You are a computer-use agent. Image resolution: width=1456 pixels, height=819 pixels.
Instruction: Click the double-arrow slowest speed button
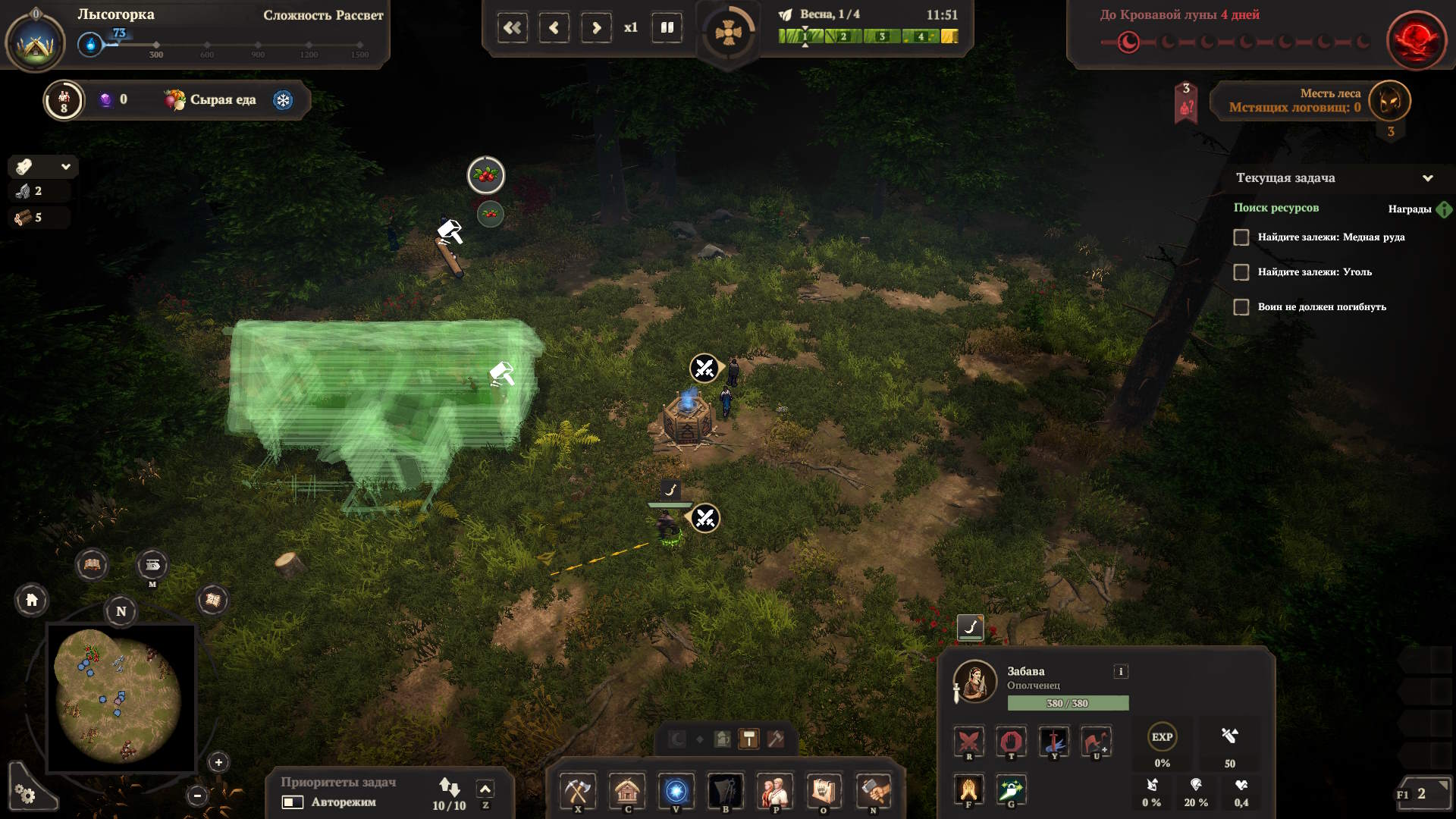point(513,28)
